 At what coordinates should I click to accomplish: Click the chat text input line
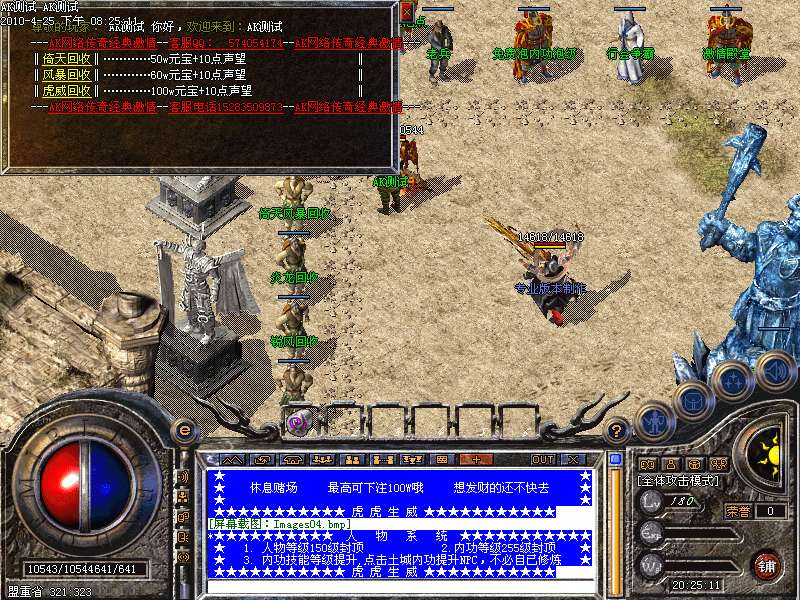pos(400,586)
